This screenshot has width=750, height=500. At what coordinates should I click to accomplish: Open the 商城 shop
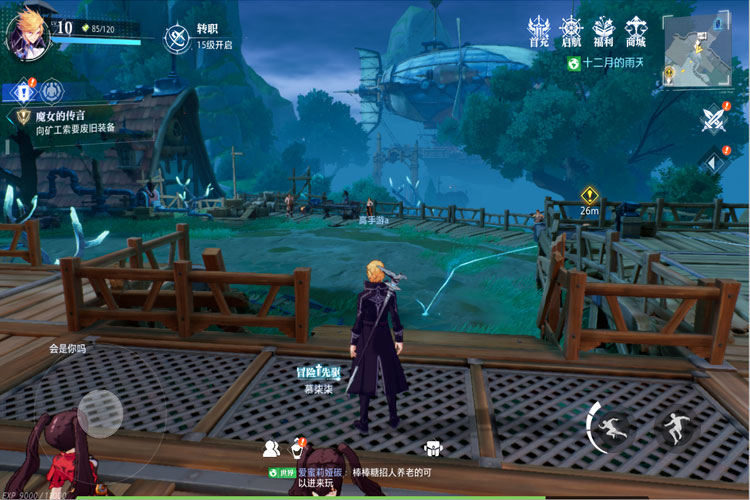tap(635, 31)
